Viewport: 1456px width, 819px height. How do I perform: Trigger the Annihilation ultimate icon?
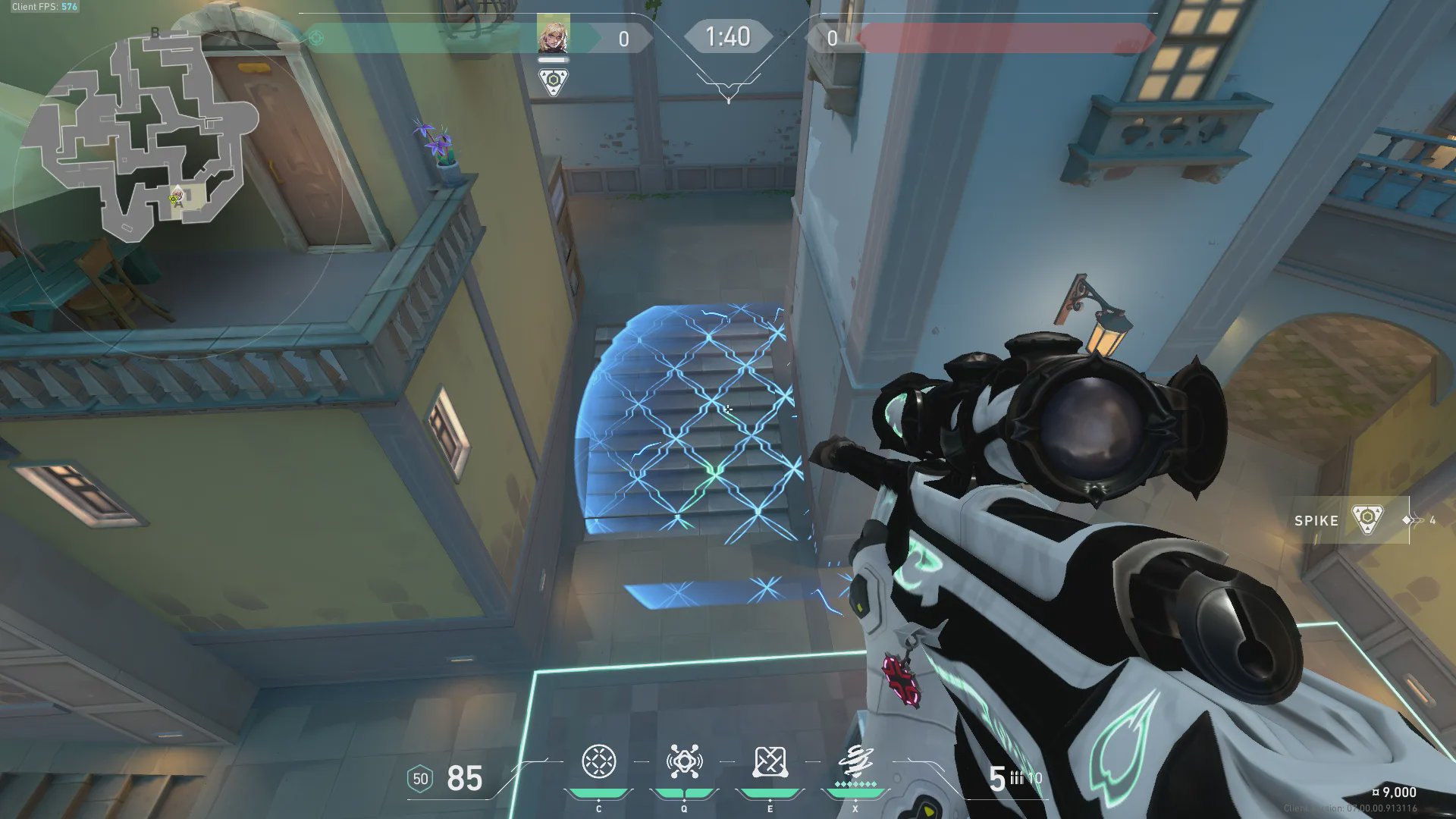coord(855,762)
